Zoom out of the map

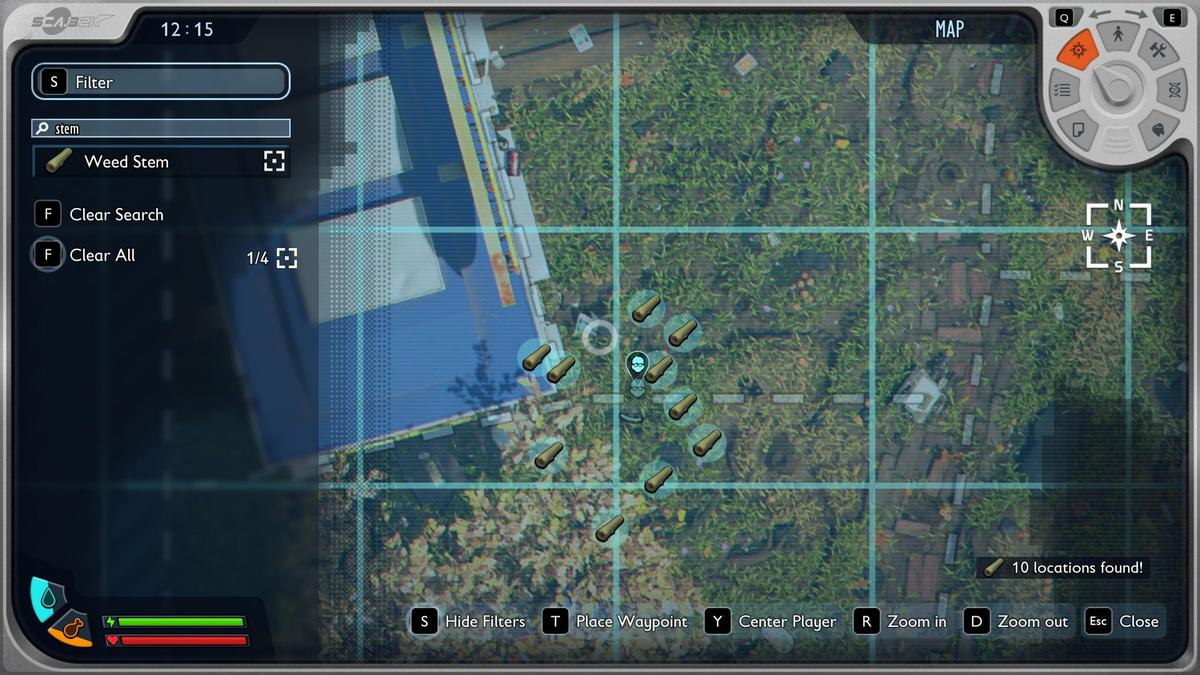pos(1017,621)
